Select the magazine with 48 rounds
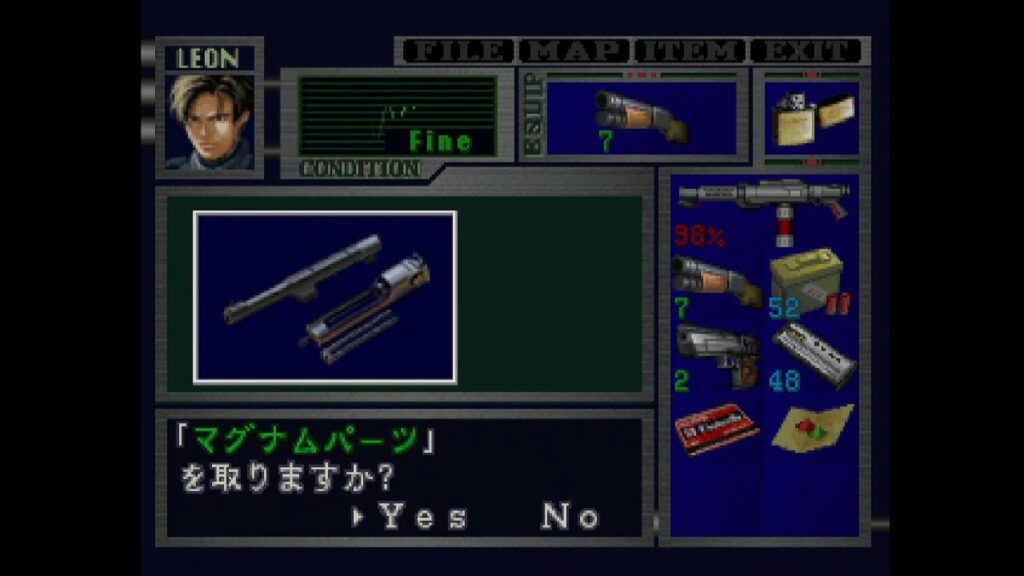The image size is (1024, 576). point(810,356)
